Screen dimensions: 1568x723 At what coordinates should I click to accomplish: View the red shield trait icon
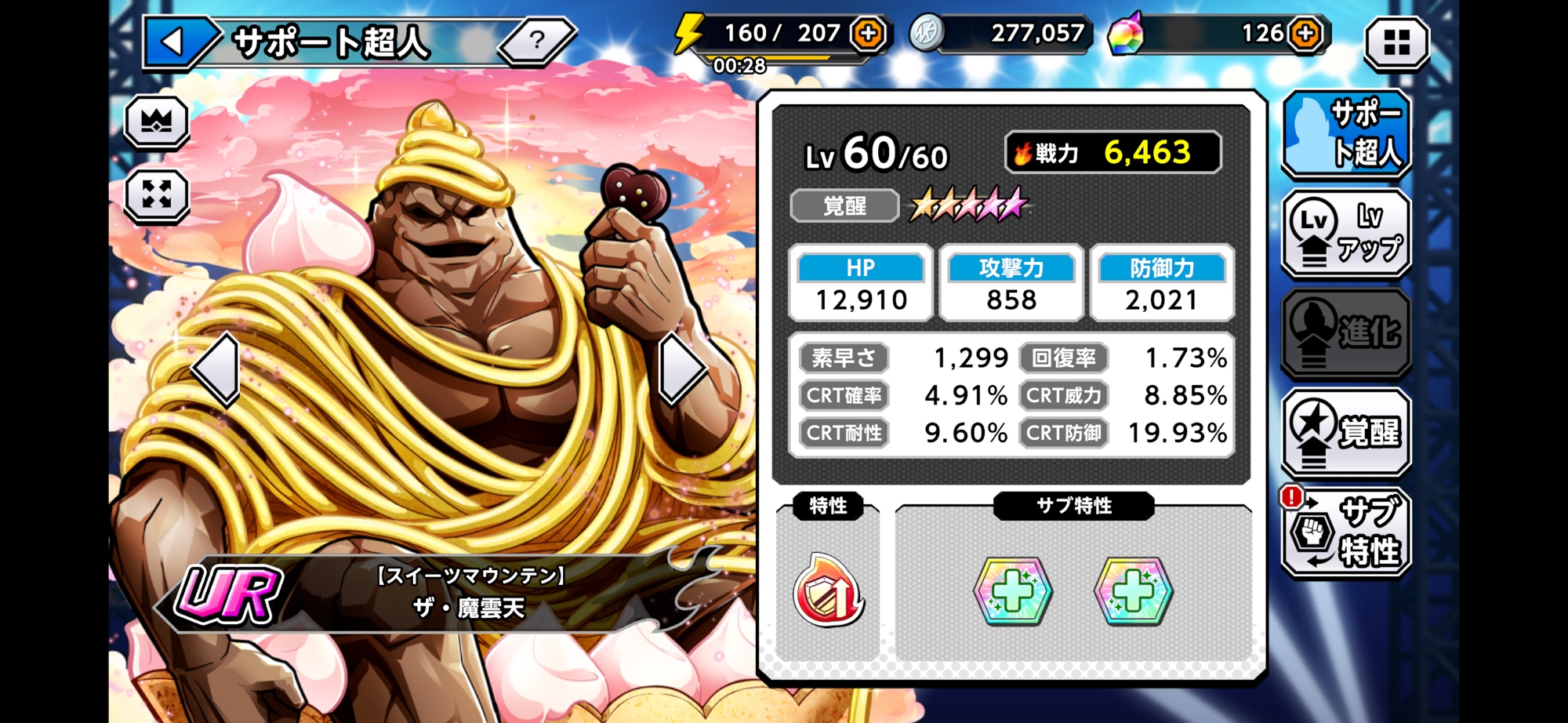829,593
